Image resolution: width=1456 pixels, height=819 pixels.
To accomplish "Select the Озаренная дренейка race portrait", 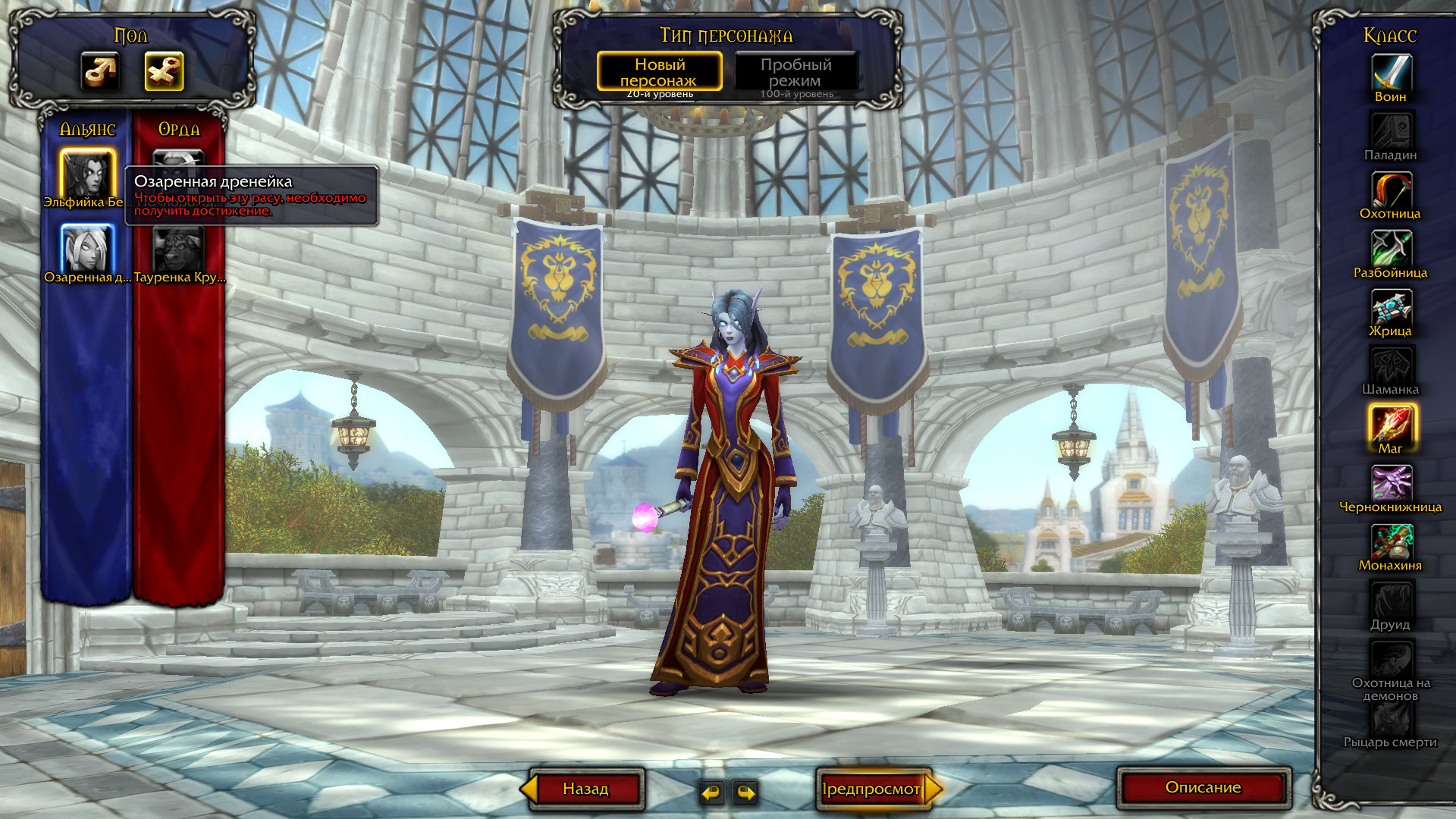I will pyautogui.click(x=88, y=248).
